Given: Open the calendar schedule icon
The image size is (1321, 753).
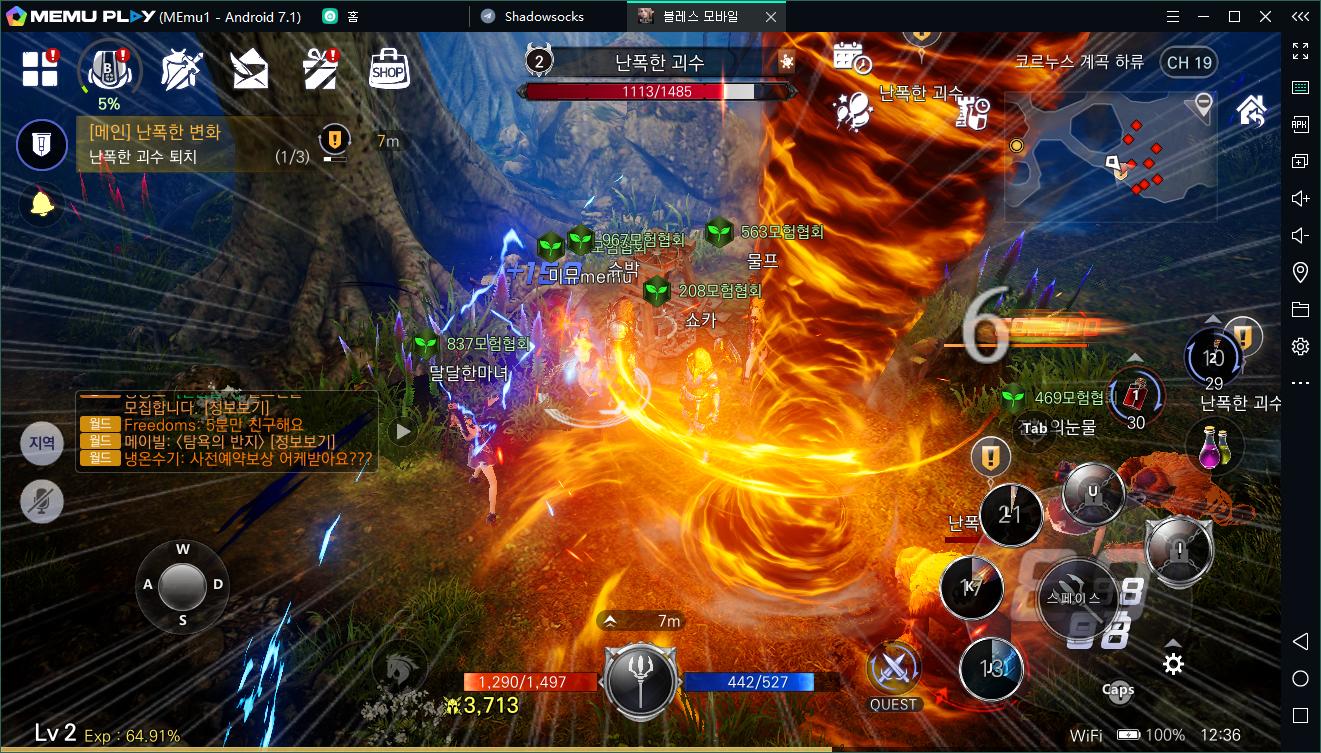Looking at the screenshot, I should pos(851,57).
